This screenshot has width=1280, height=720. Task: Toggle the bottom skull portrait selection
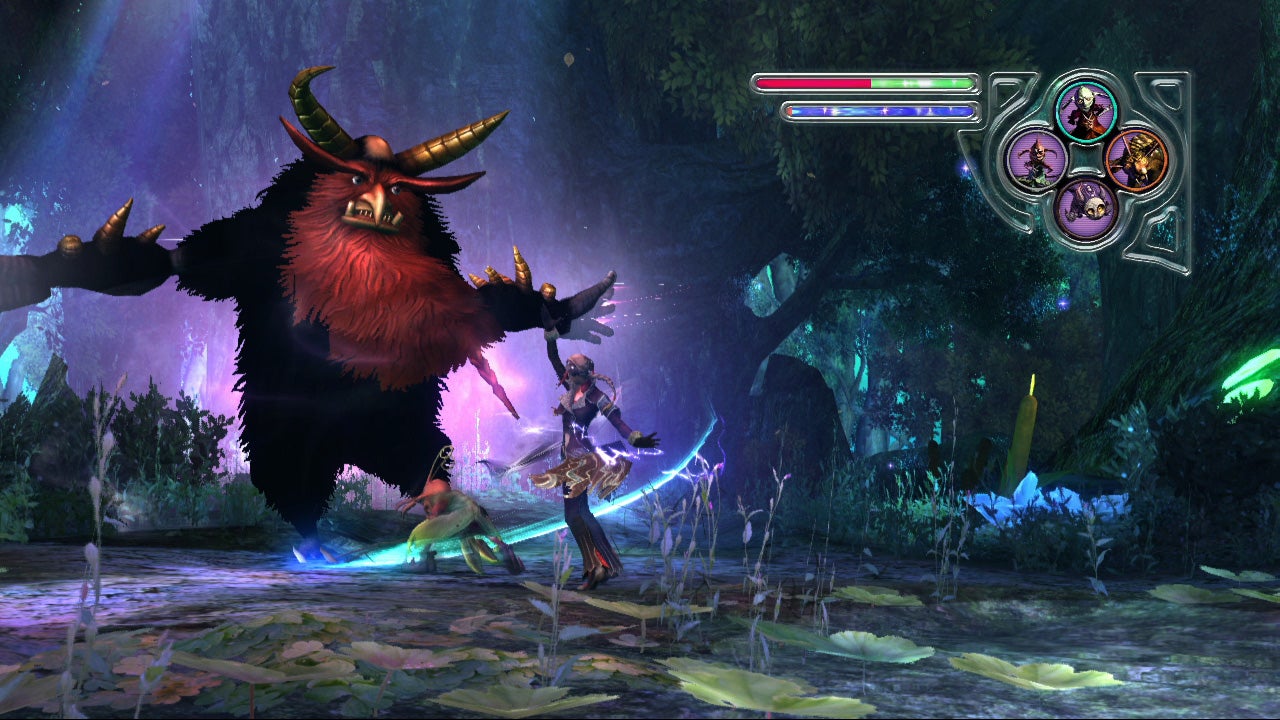point(1089,207)
